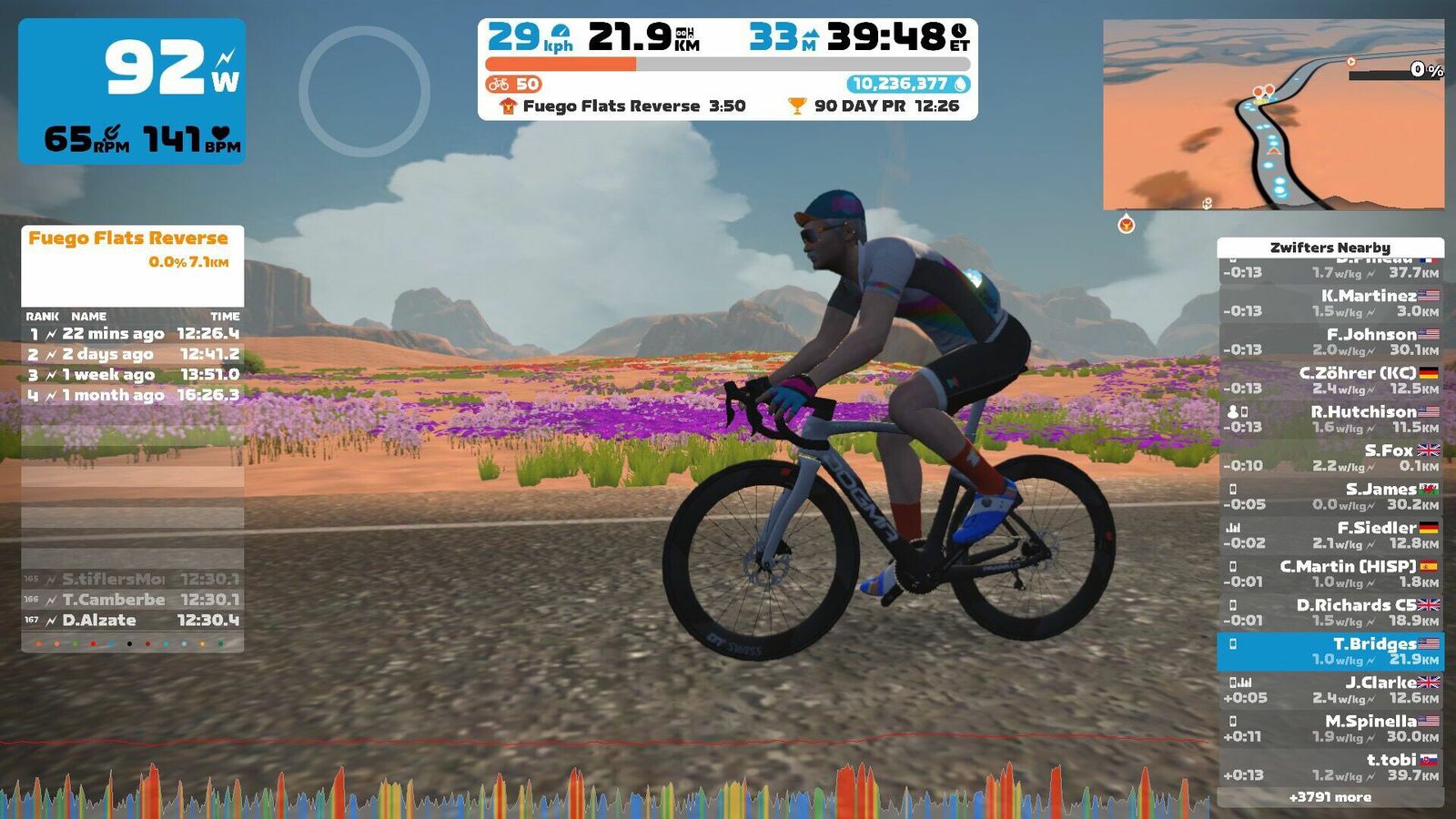Select highlighted T.Bridges row
1456x819 pixels.
pos(1330,652)
